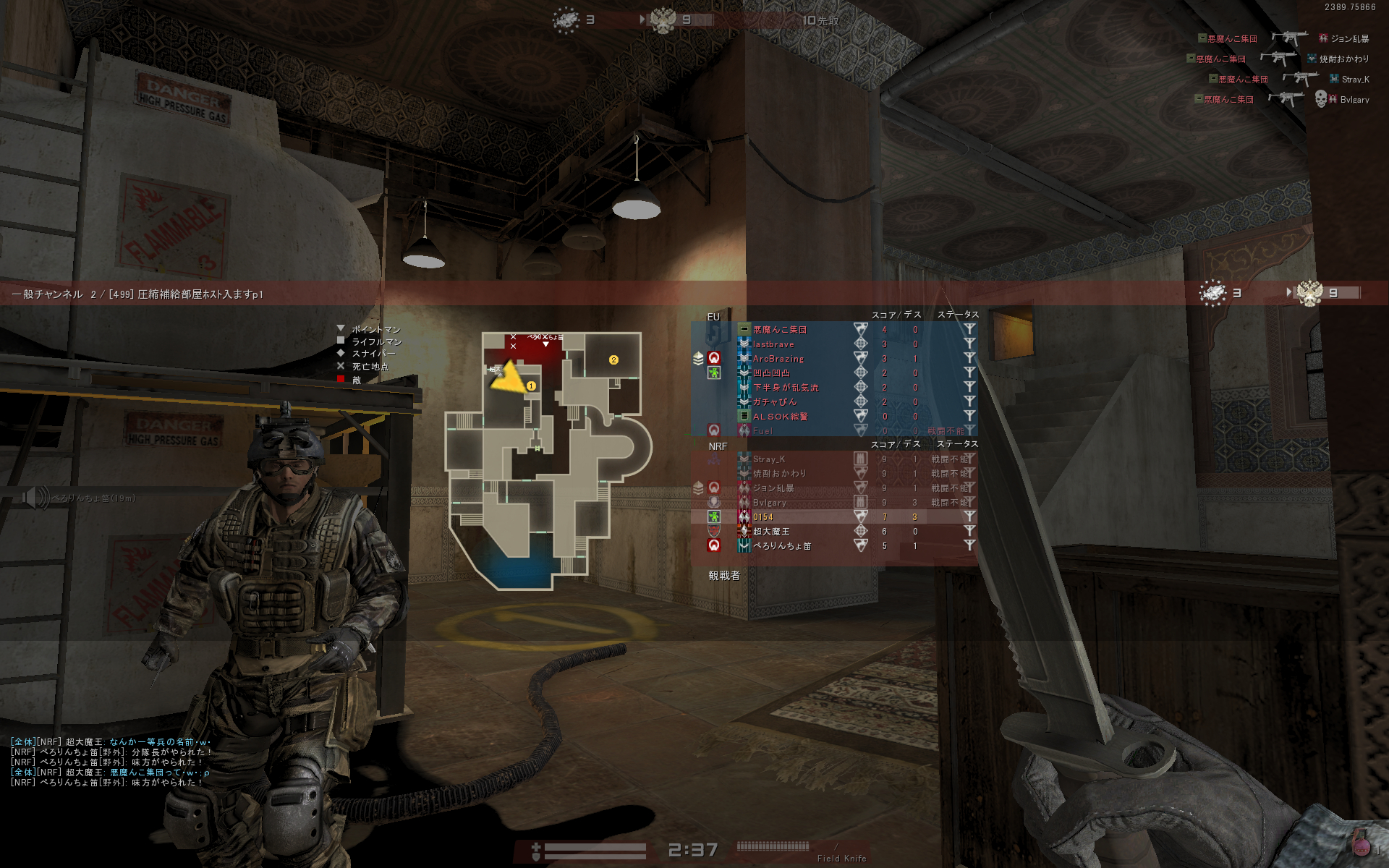
Task: Open the chat log box
Action: tap(110, 762)
